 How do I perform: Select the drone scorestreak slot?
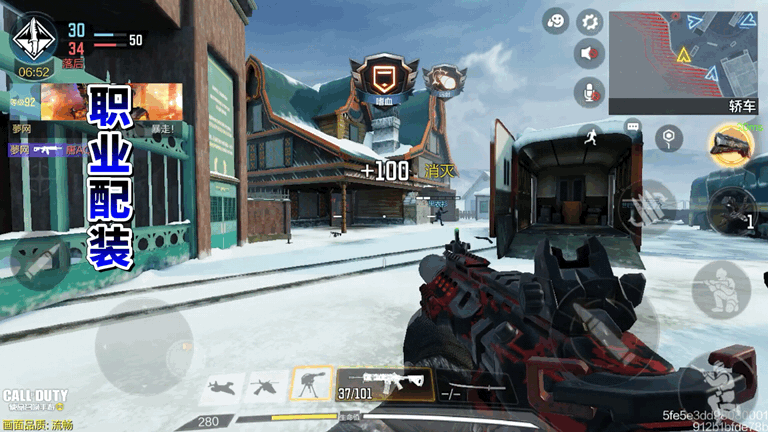coord(266,386)
